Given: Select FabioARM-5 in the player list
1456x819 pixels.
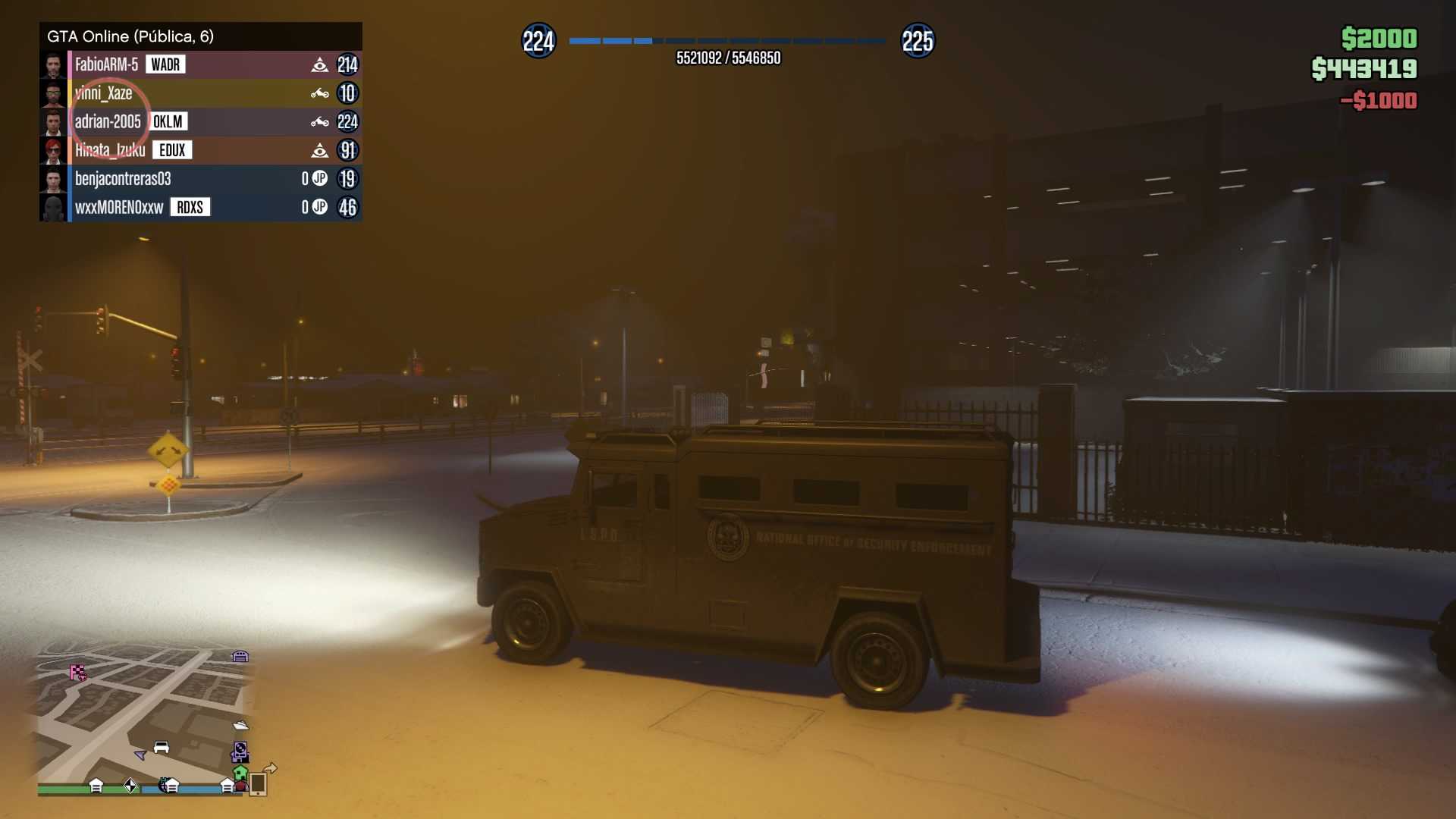Looking at the screenshot, I should pyautogui.click(x=106, y=64).
